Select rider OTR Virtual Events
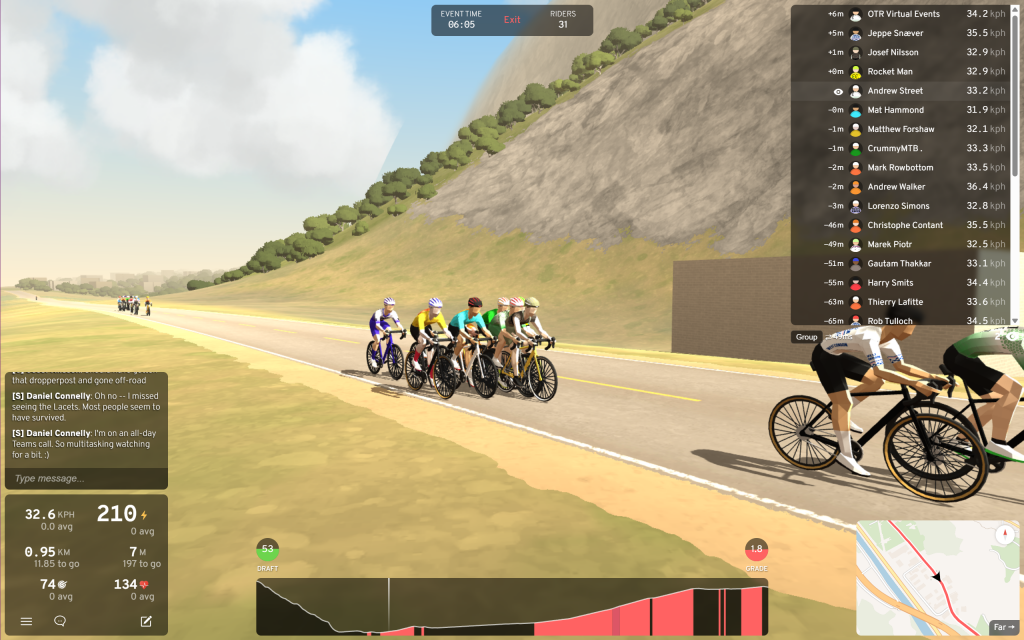 click(x=903, y=14)
